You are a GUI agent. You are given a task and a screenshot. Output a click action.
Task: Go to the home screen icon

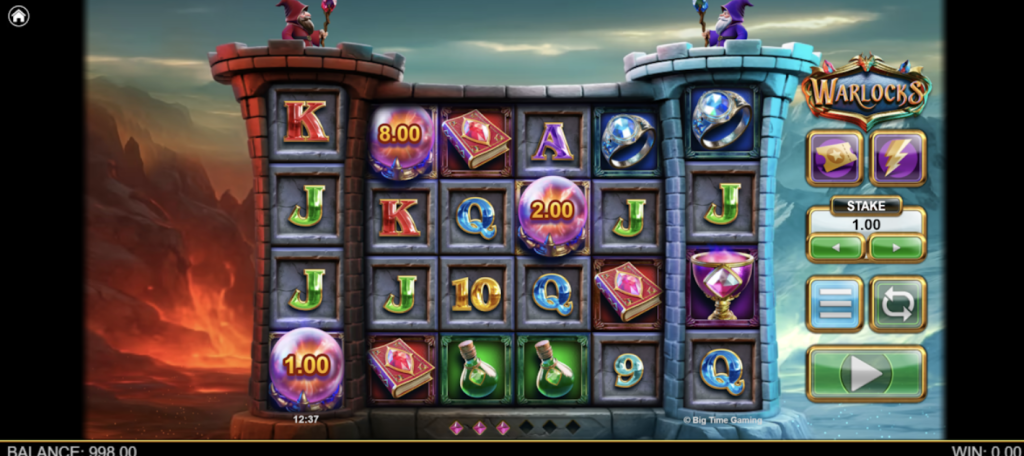click(18, 16)
